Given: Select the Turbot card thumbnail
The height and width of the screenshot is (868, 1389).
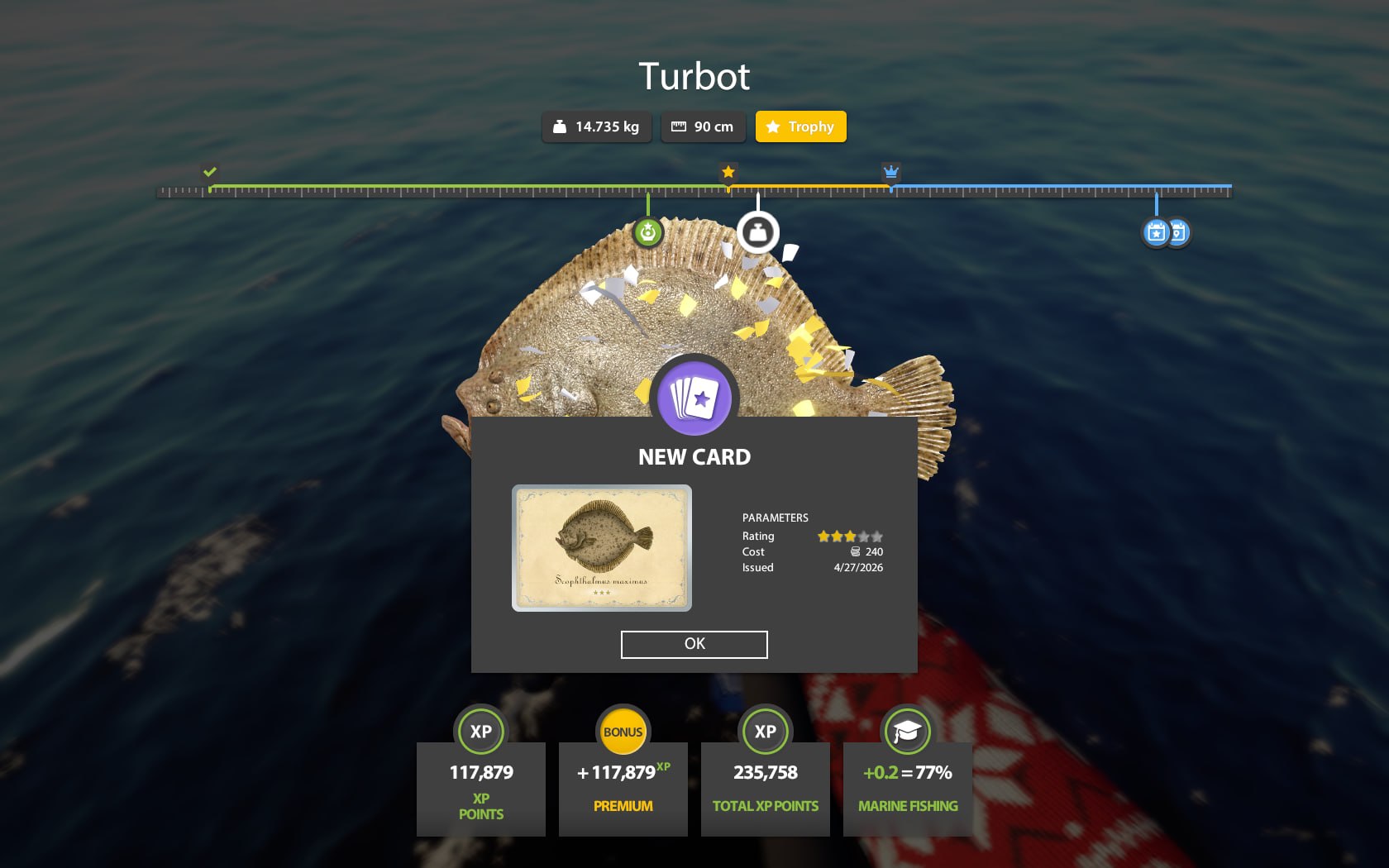Looking at the screenshot, I should click(x=601, y=547).
